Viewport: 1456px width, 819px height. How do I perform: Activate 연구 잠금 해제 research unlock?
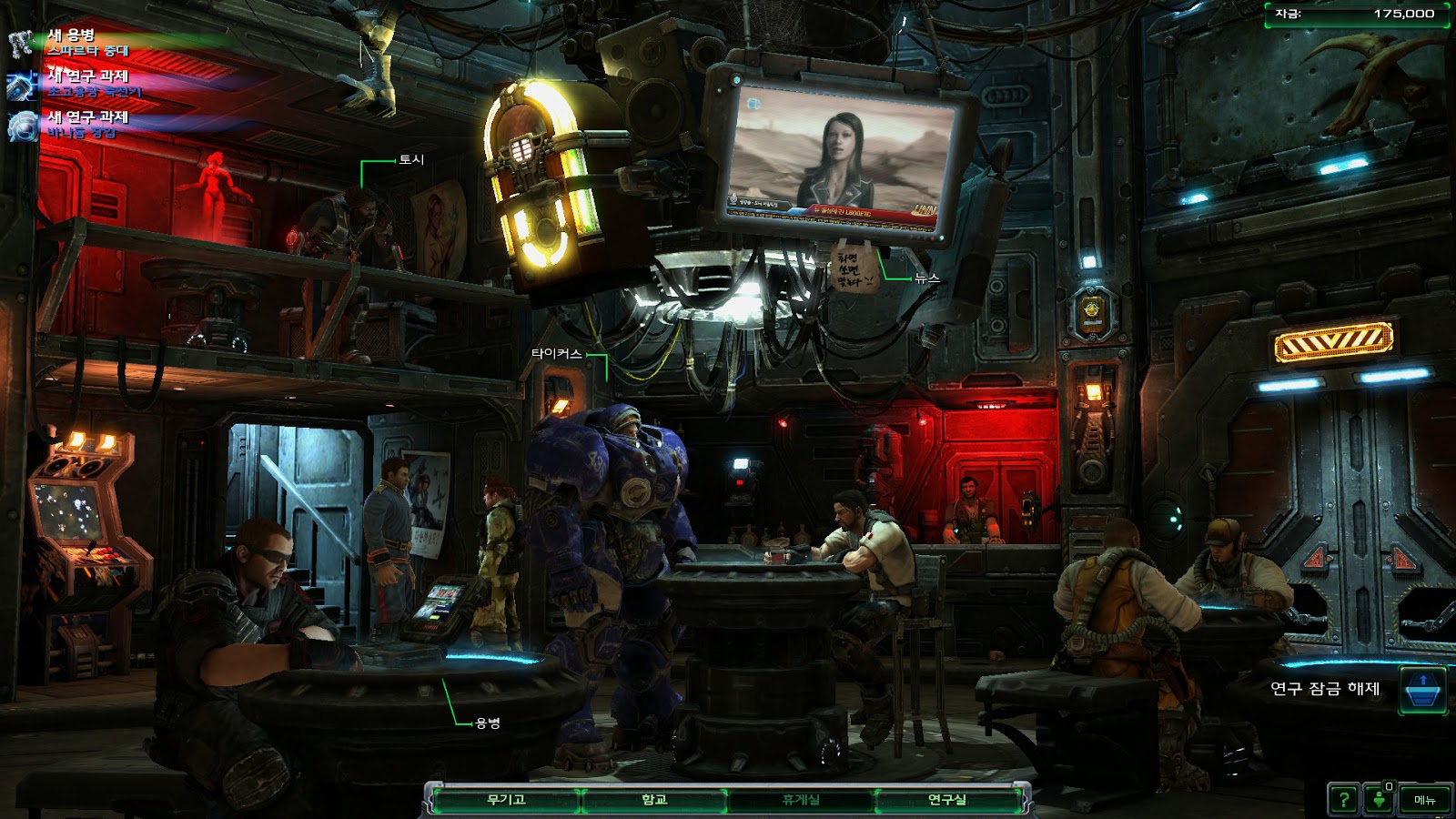pyautogui.click(x=1422, y=689)
